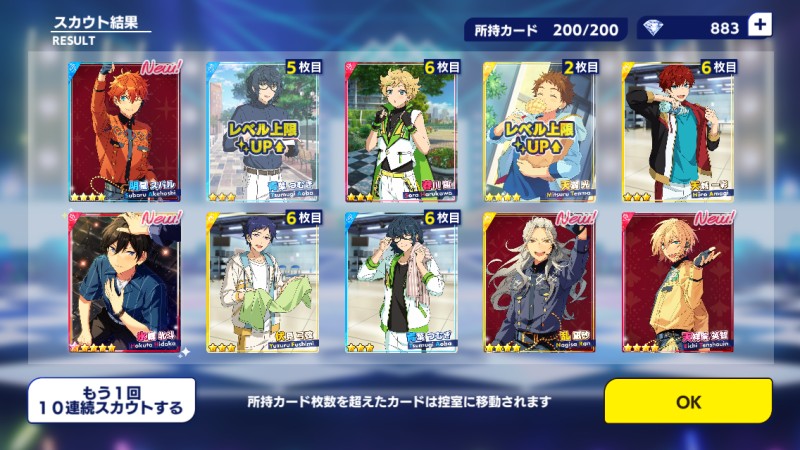The height and width of the screenshot is (450, 800).
Task: Confirm results with the yellow OK button
Action: tap(688, 401)
